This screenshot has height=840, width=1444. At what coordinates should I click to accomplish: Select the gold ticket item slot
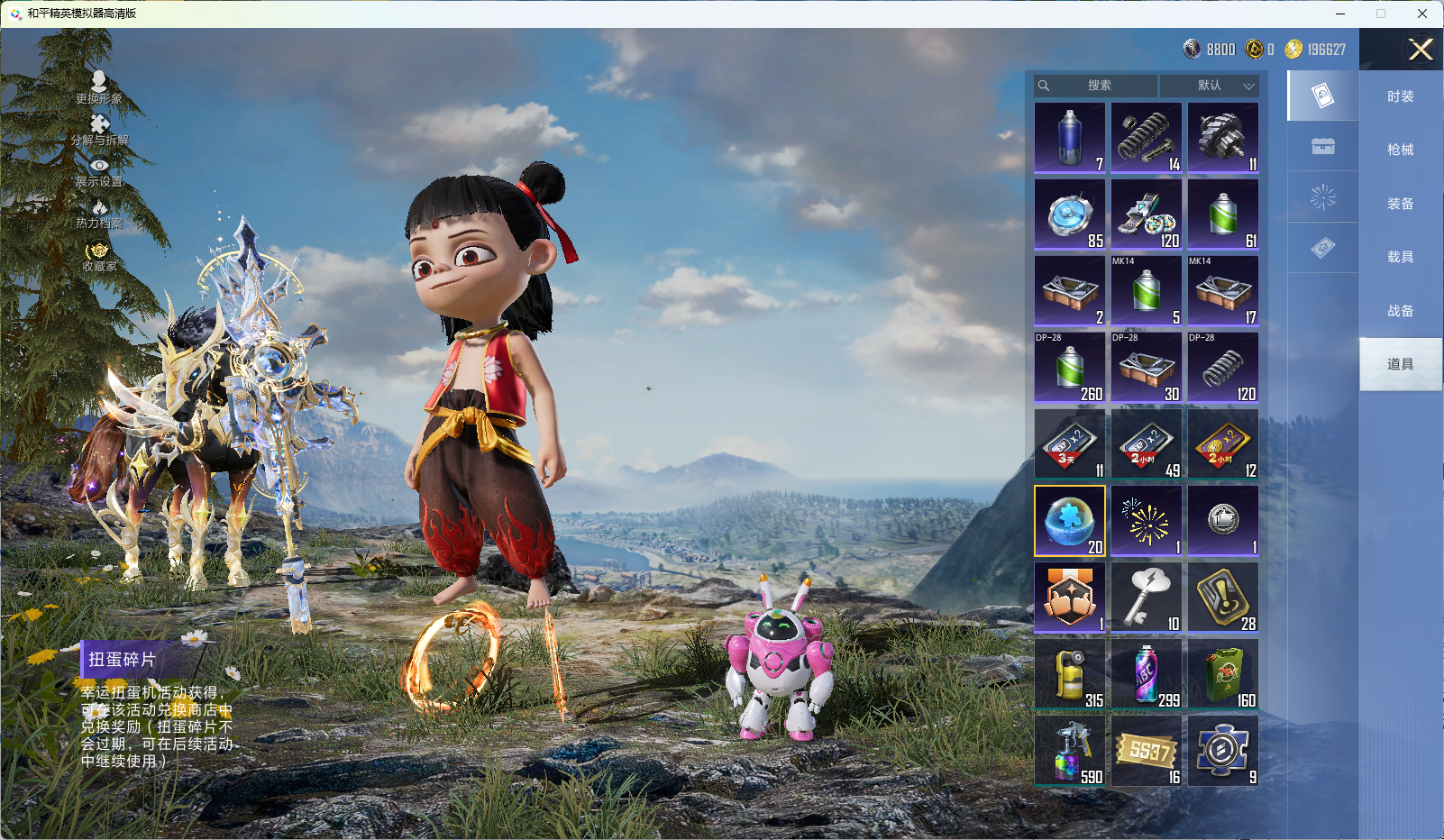[1147, 751]
